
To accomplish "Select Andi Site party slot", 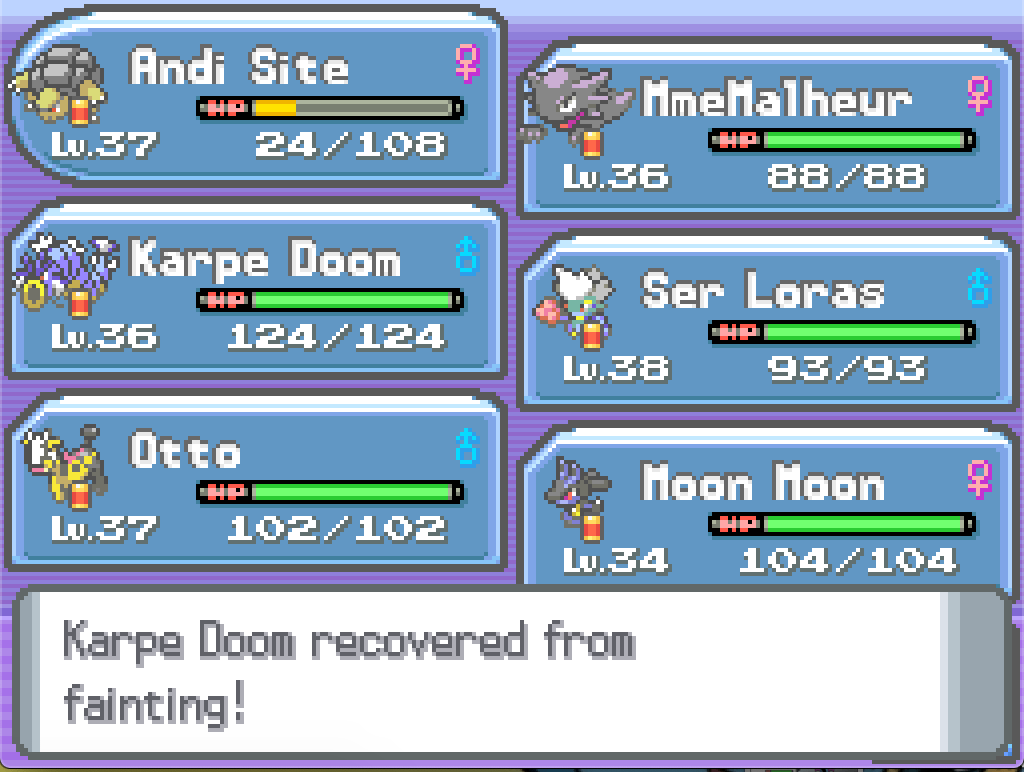I will pos(255,100).
